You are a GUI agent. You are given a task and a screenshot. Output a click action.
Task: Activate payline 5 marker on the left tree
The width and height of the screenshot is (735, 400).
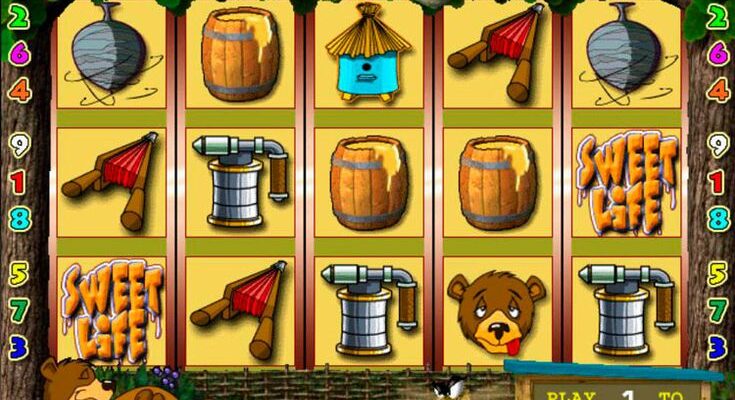coord(18,272)
